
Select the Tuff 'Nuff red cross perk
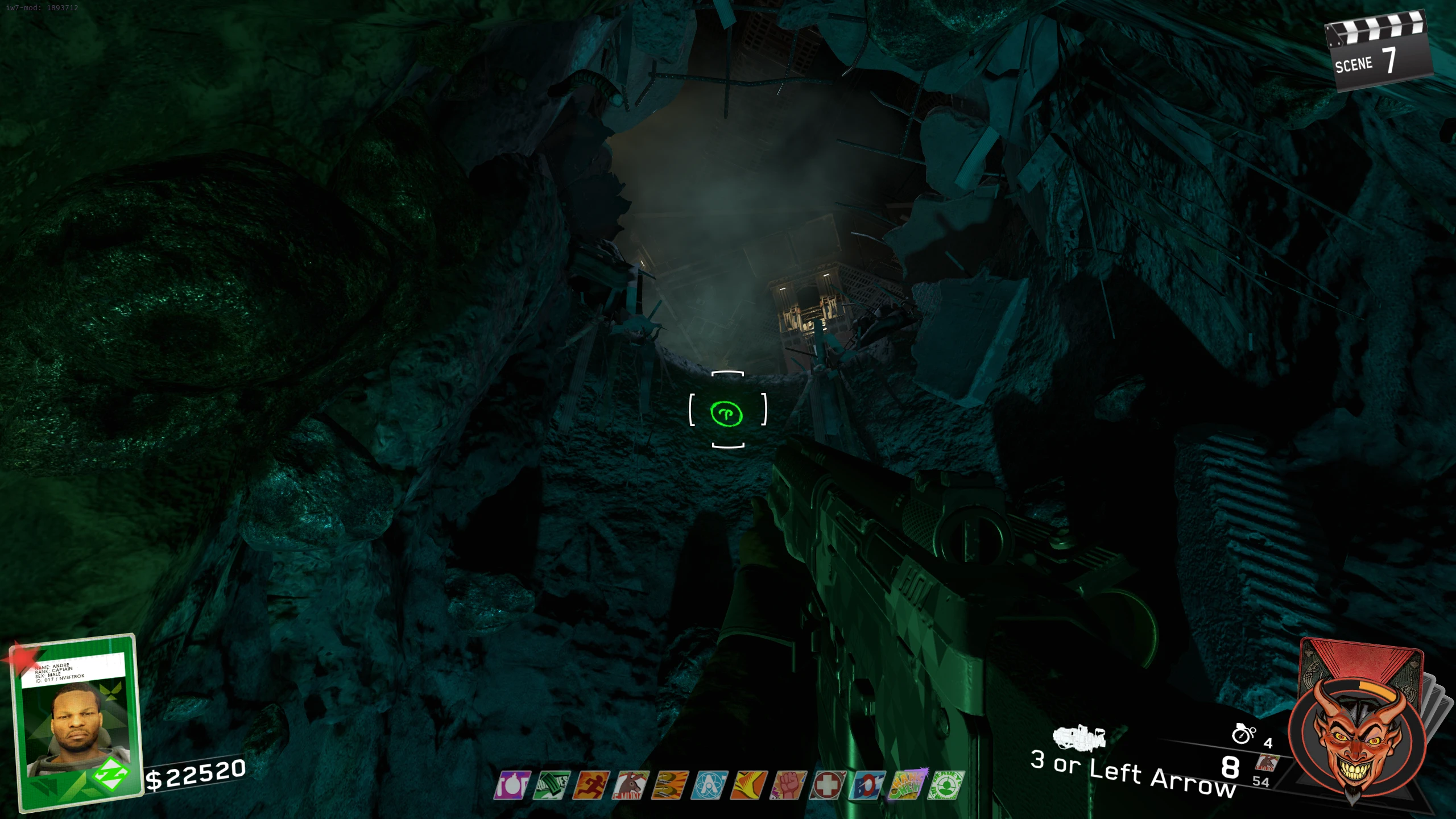(x=827, y=785)
